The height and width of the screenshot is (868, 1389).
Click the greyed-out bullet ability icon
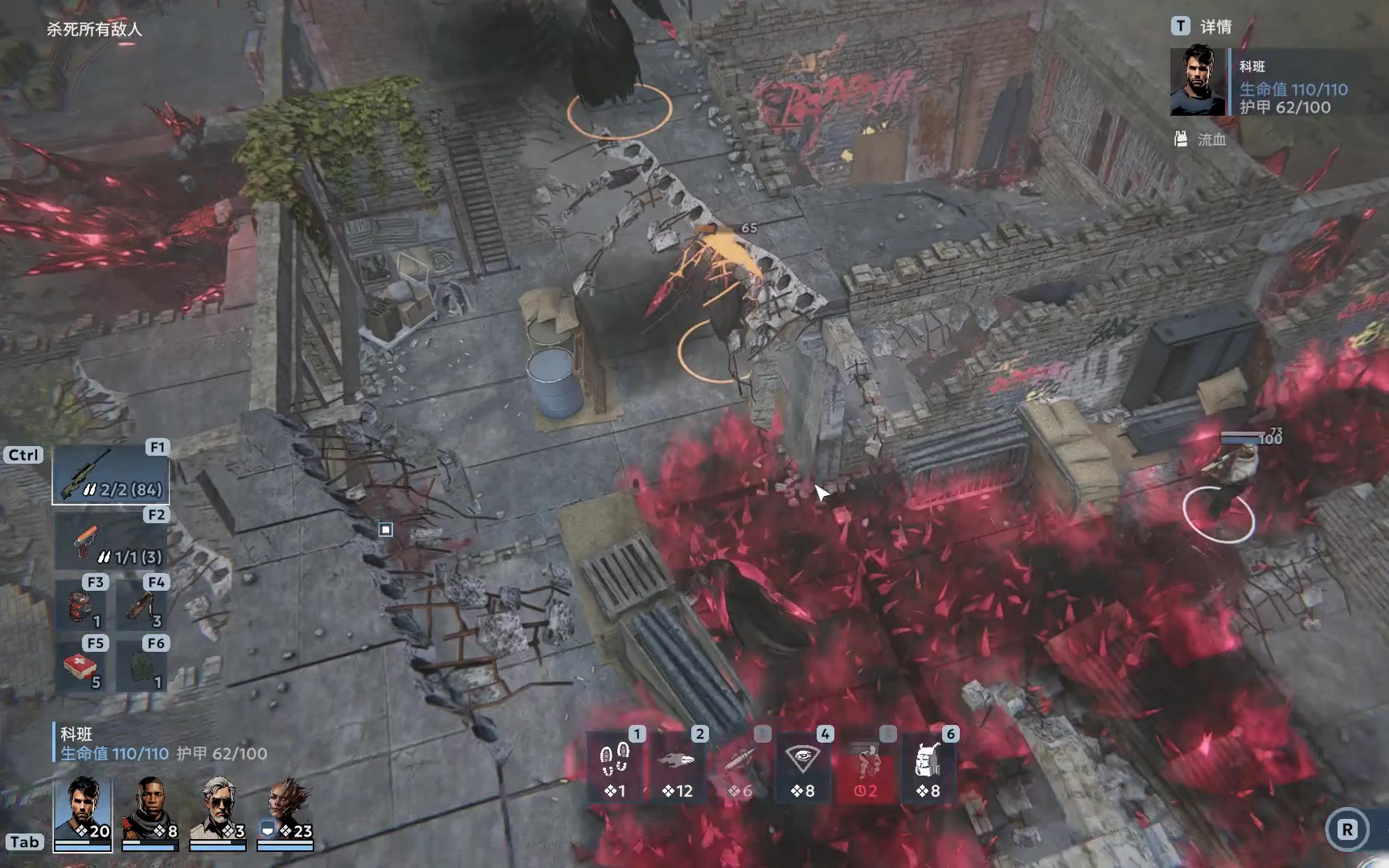click(740, 767)
